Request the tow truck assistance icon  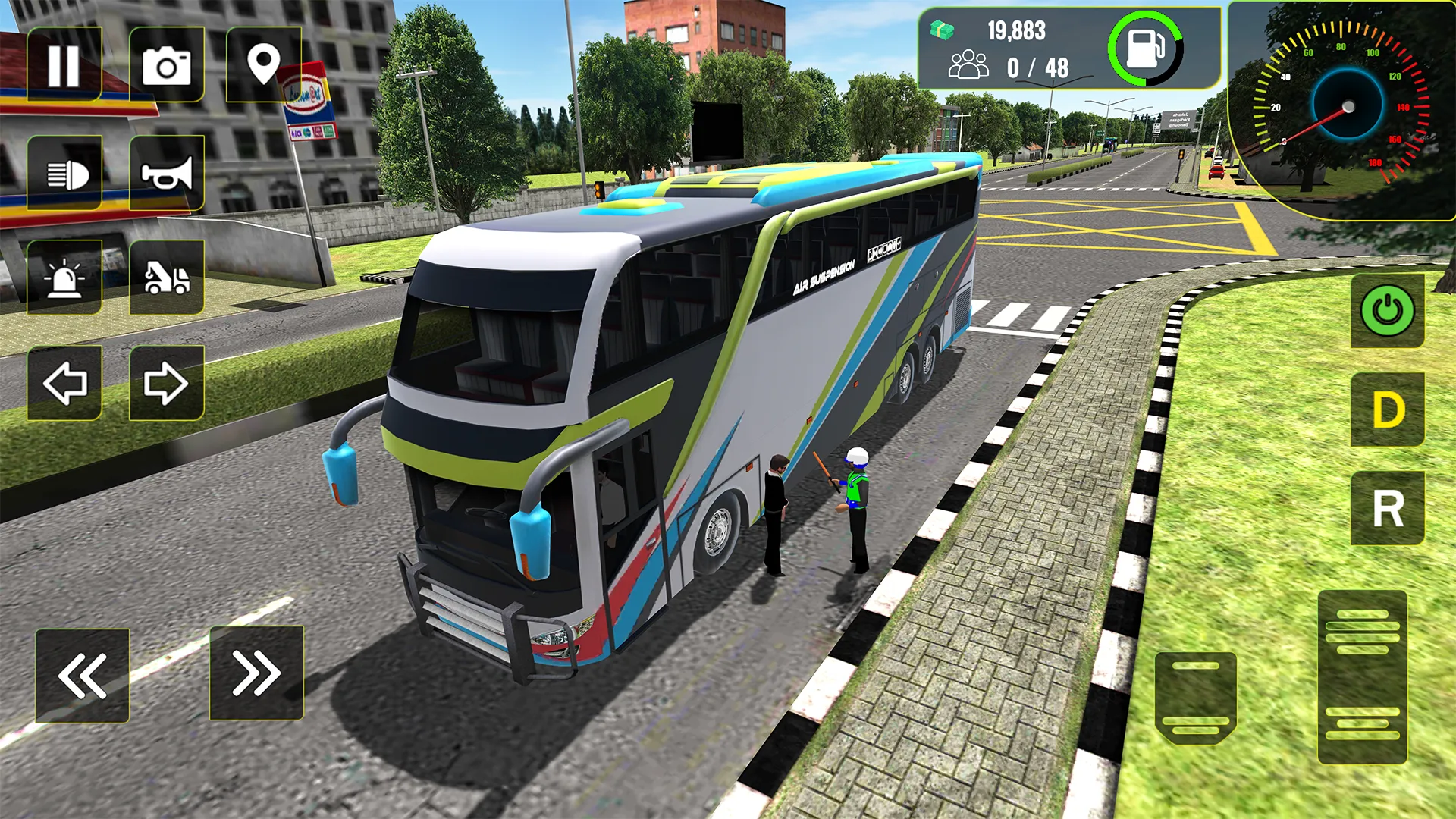tap(168, 277)
